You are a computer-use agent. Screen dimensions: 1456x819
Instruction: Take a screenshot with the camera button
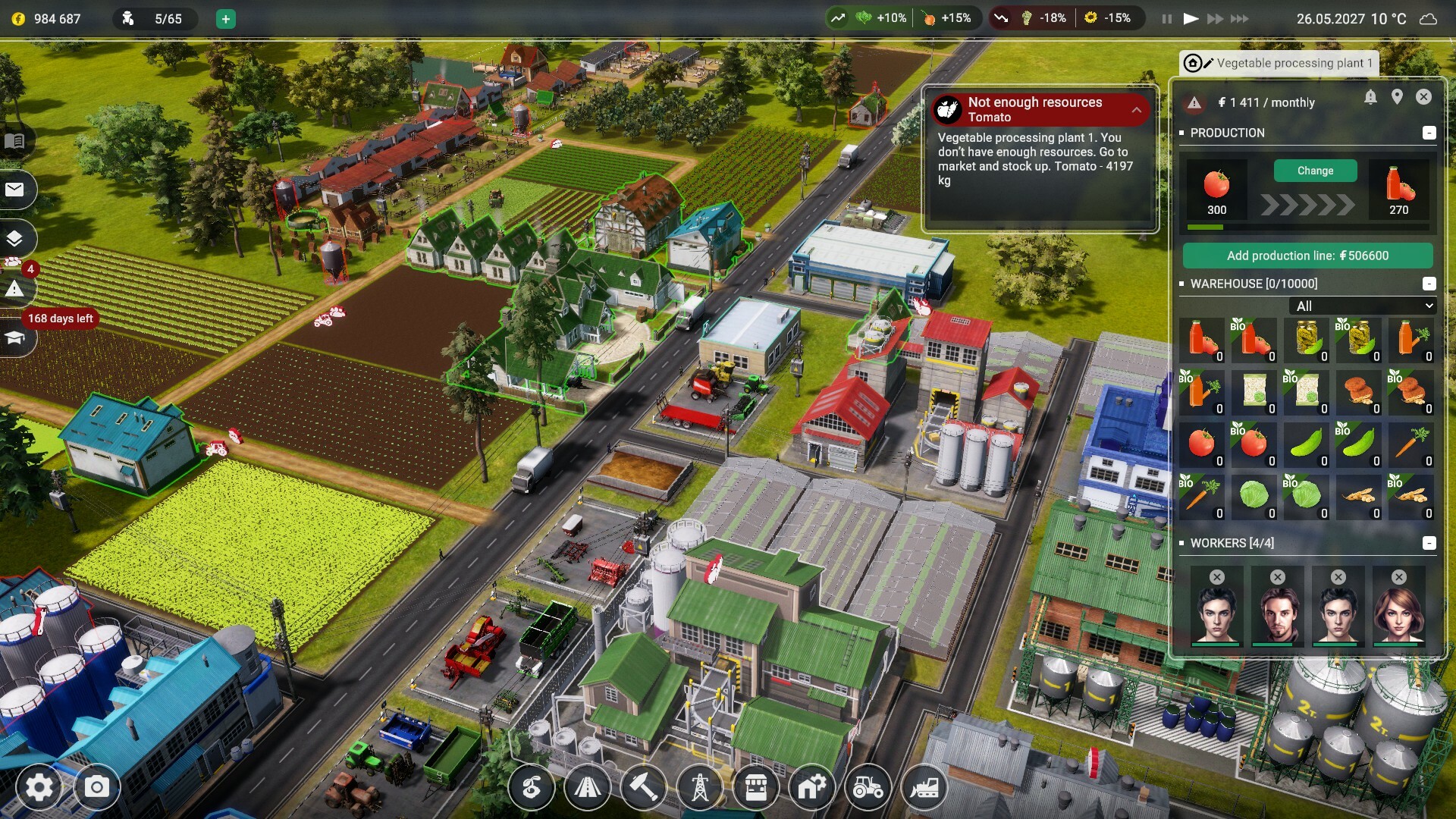(96, 788)
